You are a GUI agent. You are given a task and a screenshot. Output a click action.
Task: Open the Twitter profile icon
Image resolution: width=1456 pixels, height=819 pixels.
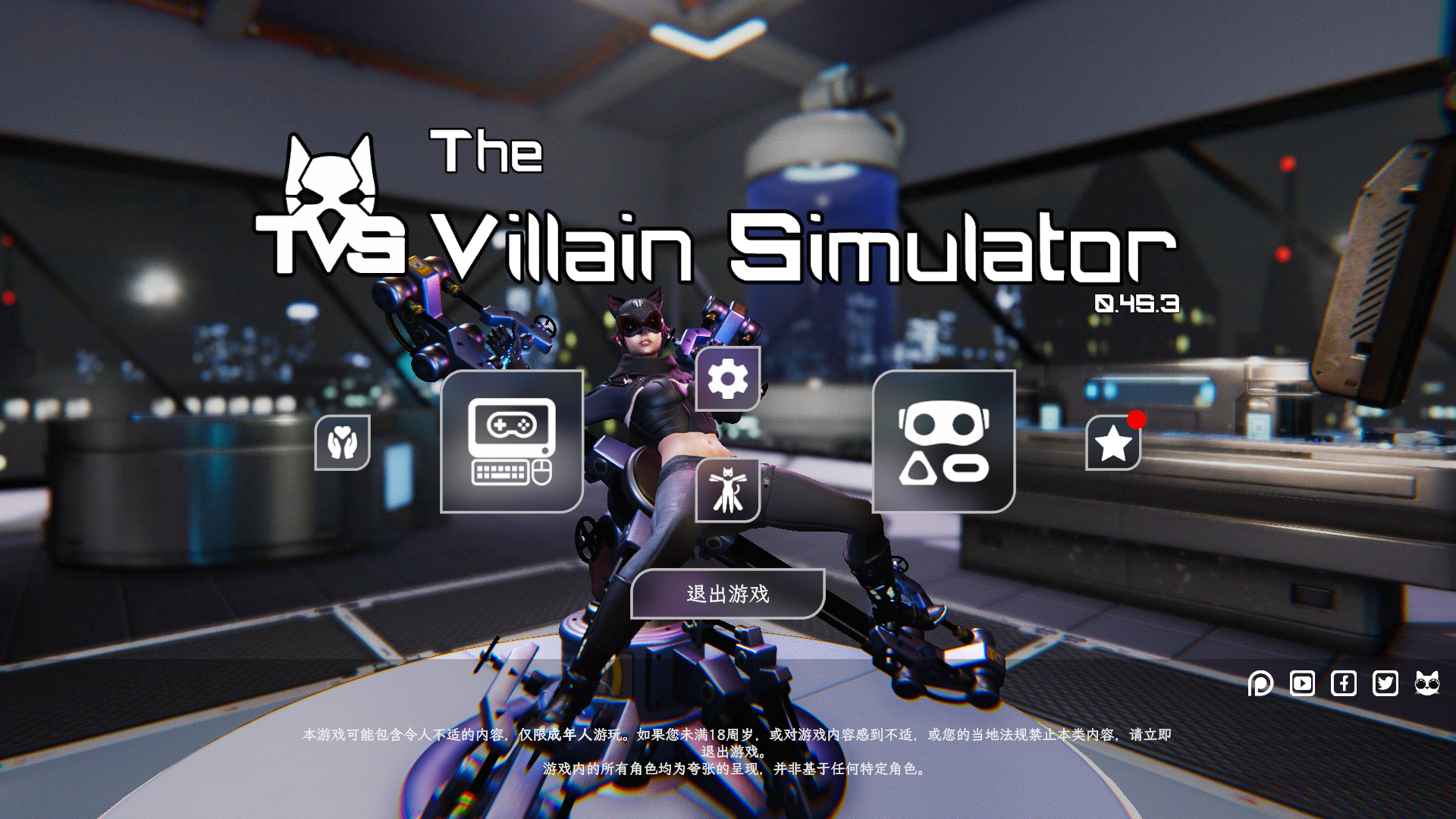pos(1385,683)
